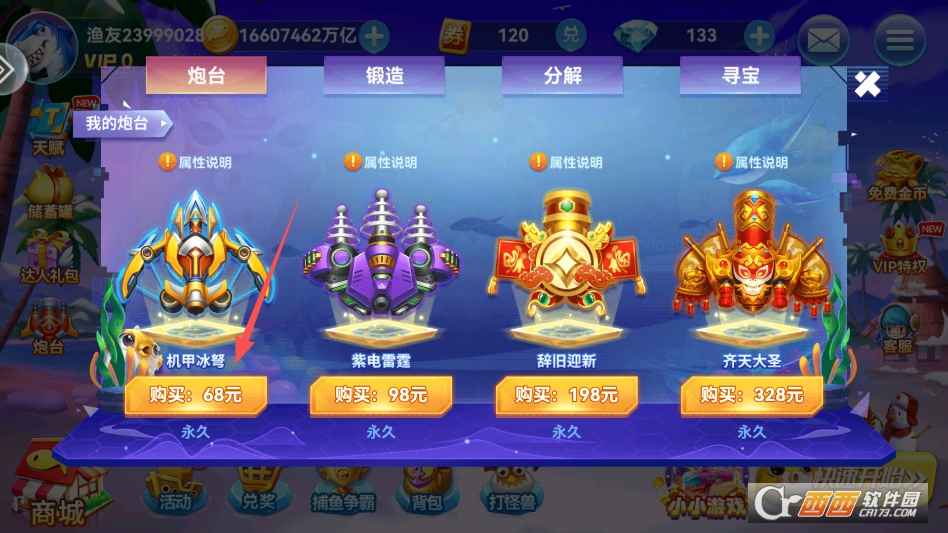Switch to the 锻造 tab
Image resolution: width=948 pixels, height=533 pixels.
384,76
